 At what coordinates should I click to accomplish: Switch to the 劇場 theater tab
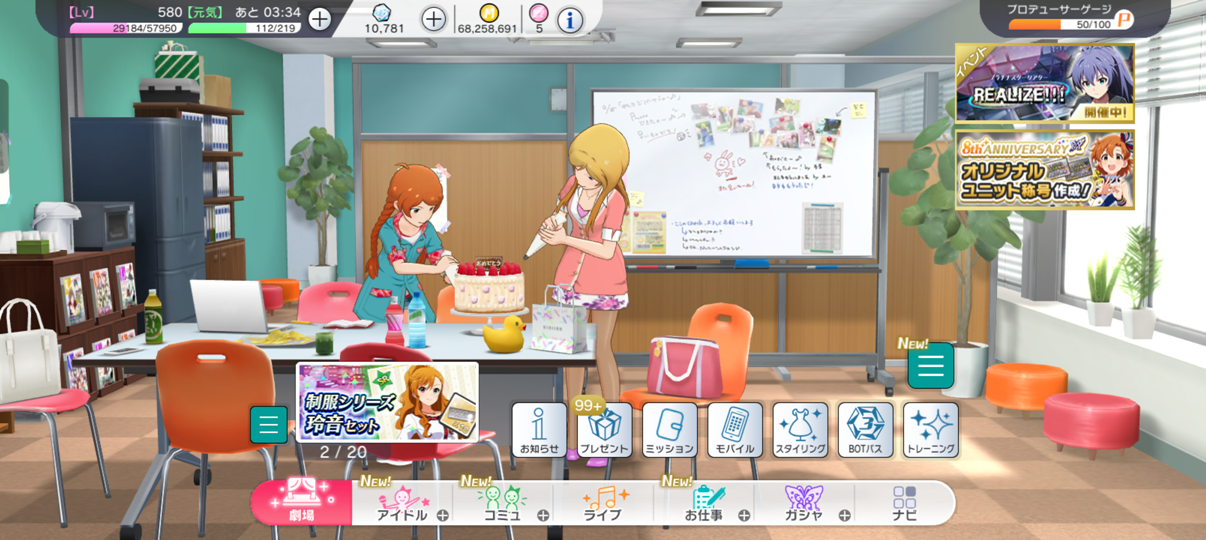pos(301,502)
